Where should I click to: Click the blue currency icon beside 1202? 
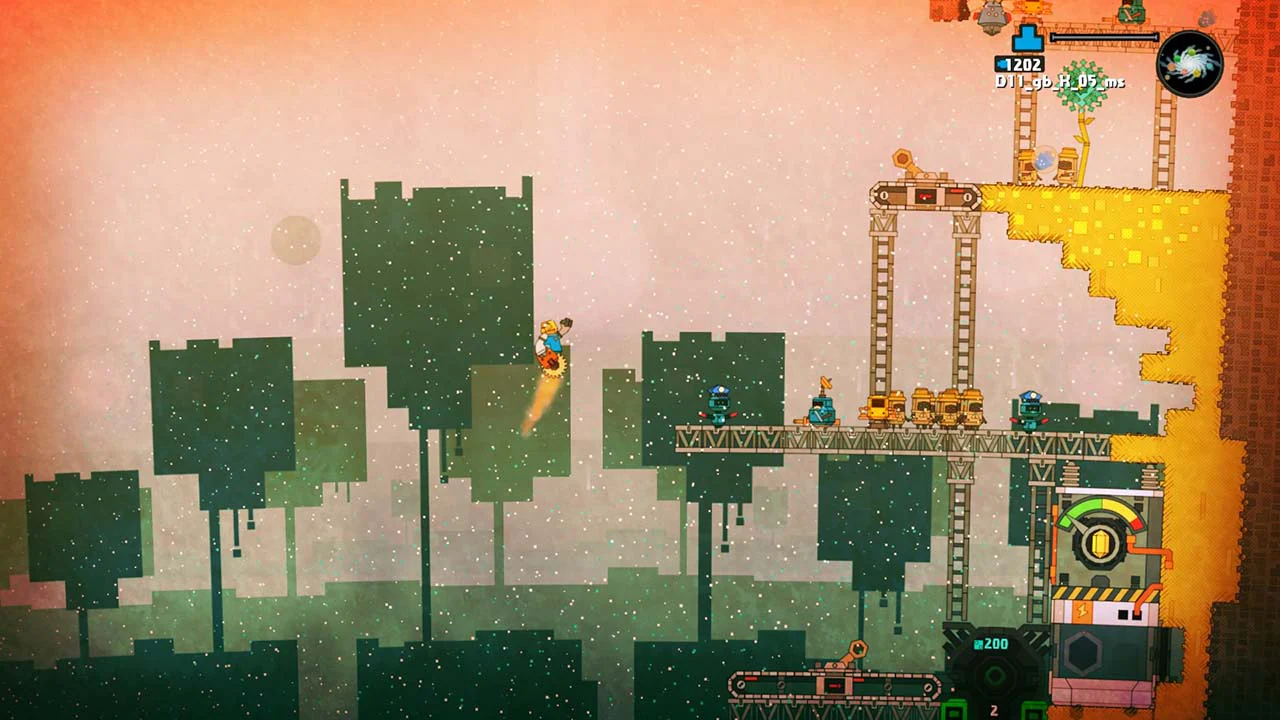tap(1001, 63)
